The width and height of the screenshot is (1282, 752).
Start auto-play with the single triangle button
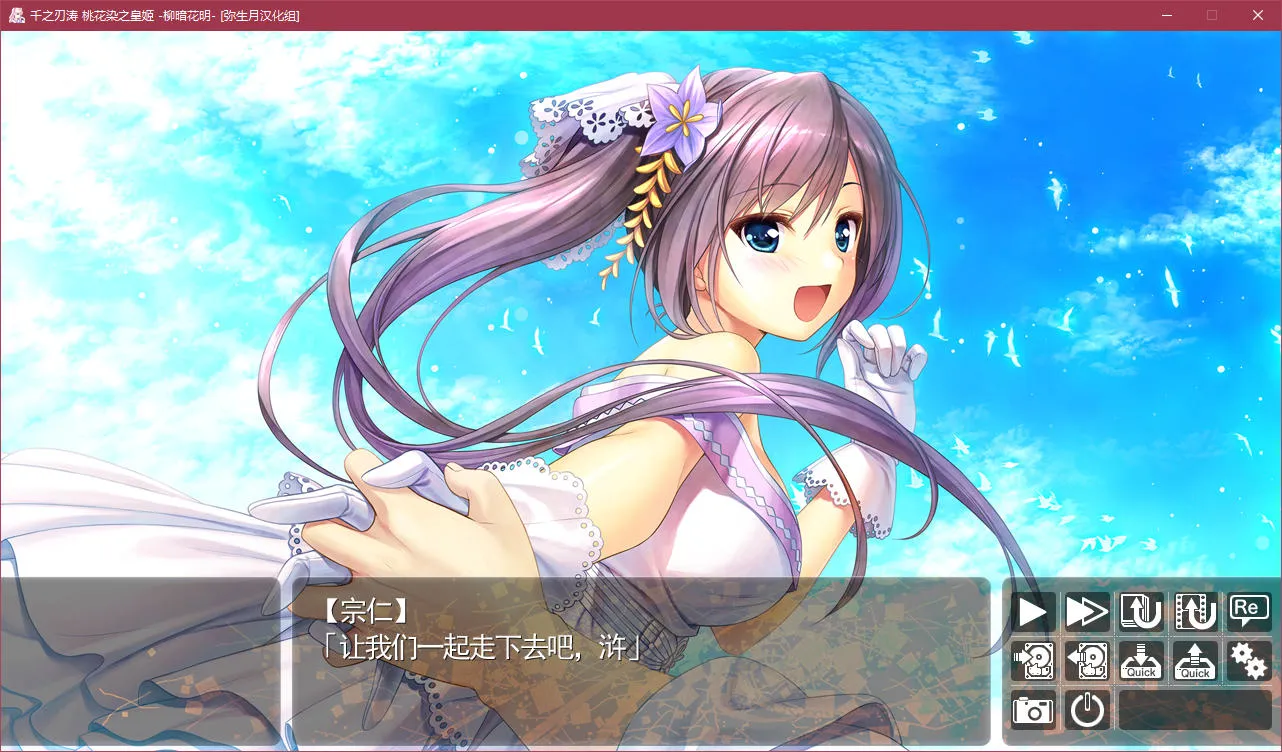(1033, 611)
